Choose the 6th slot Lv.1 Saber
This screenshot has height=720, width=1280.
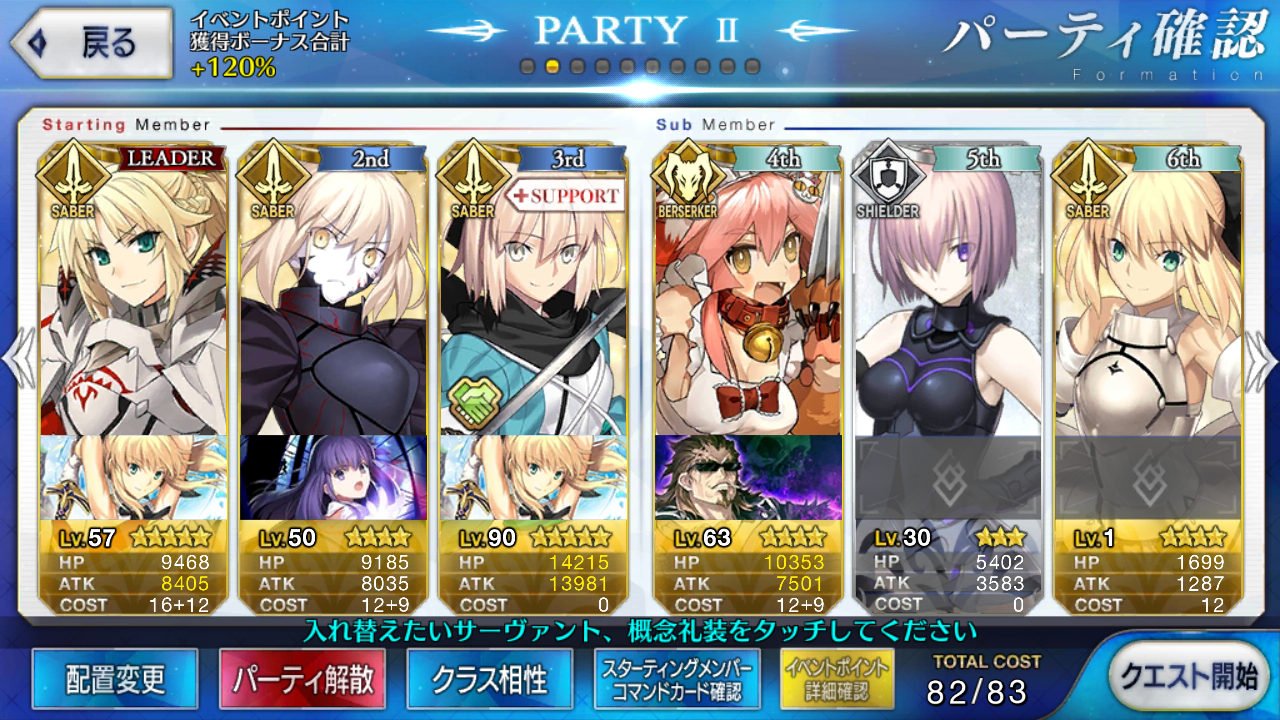point(1147,300)
